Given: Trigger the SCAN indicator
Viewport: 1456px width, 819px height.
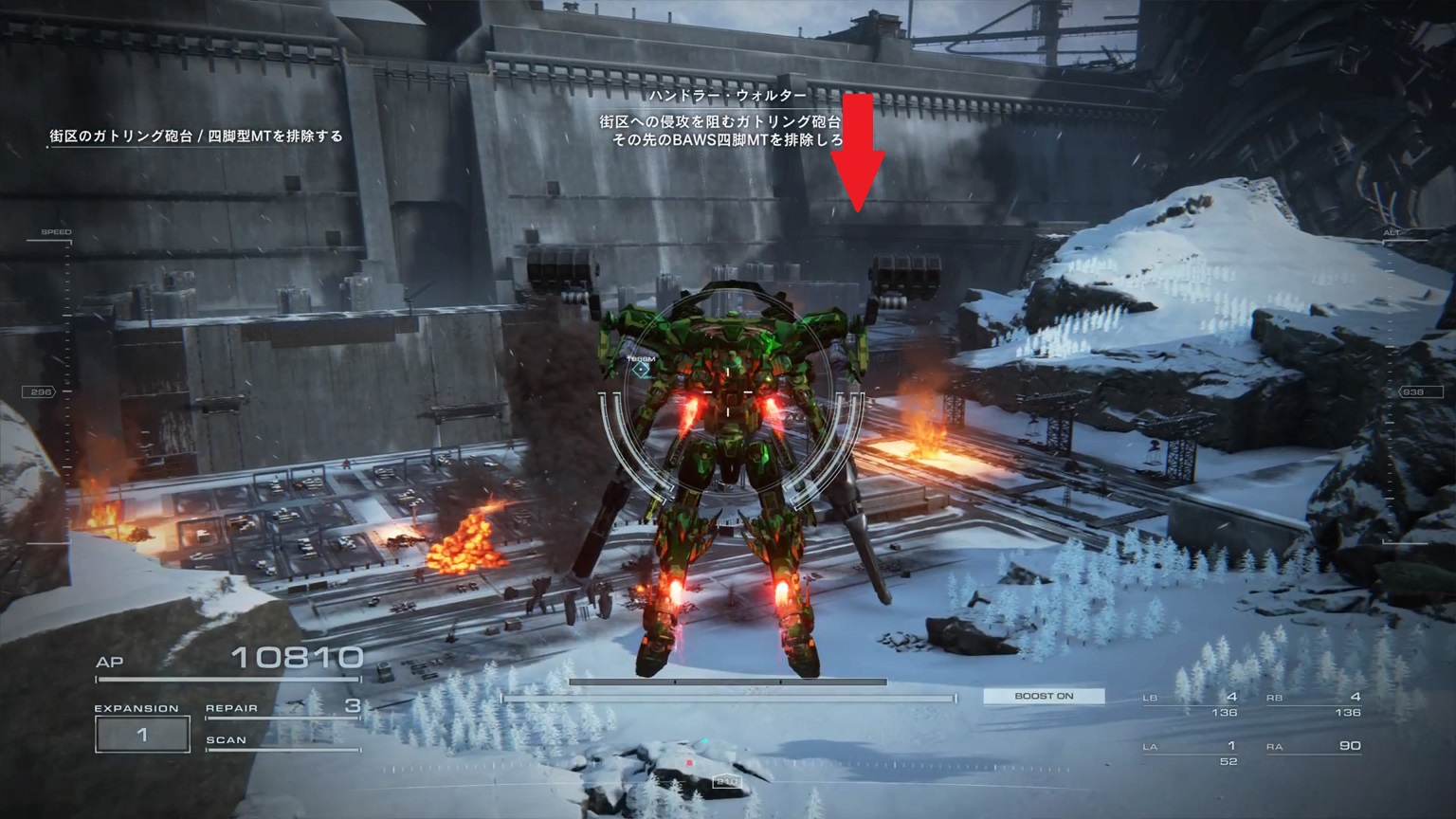Looking at the screenshot, I should (x=282, y=741).
